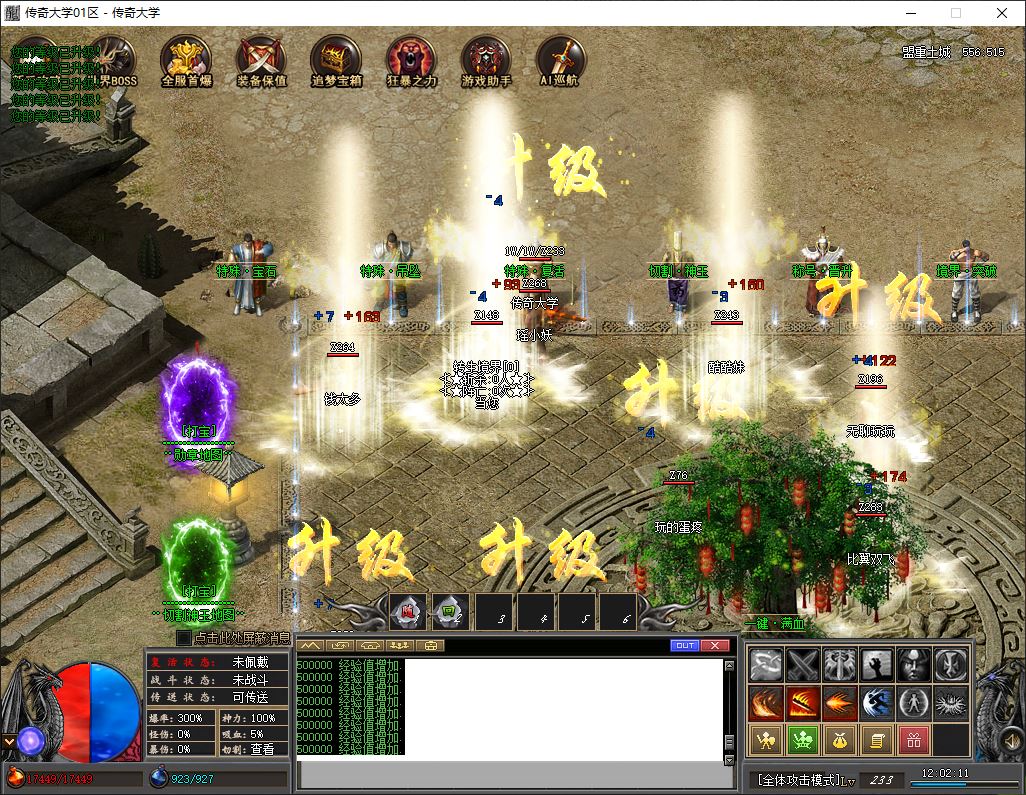This screenshot has width=1026, height=795.
Task: Close the game window
Action: [1002, 13]
